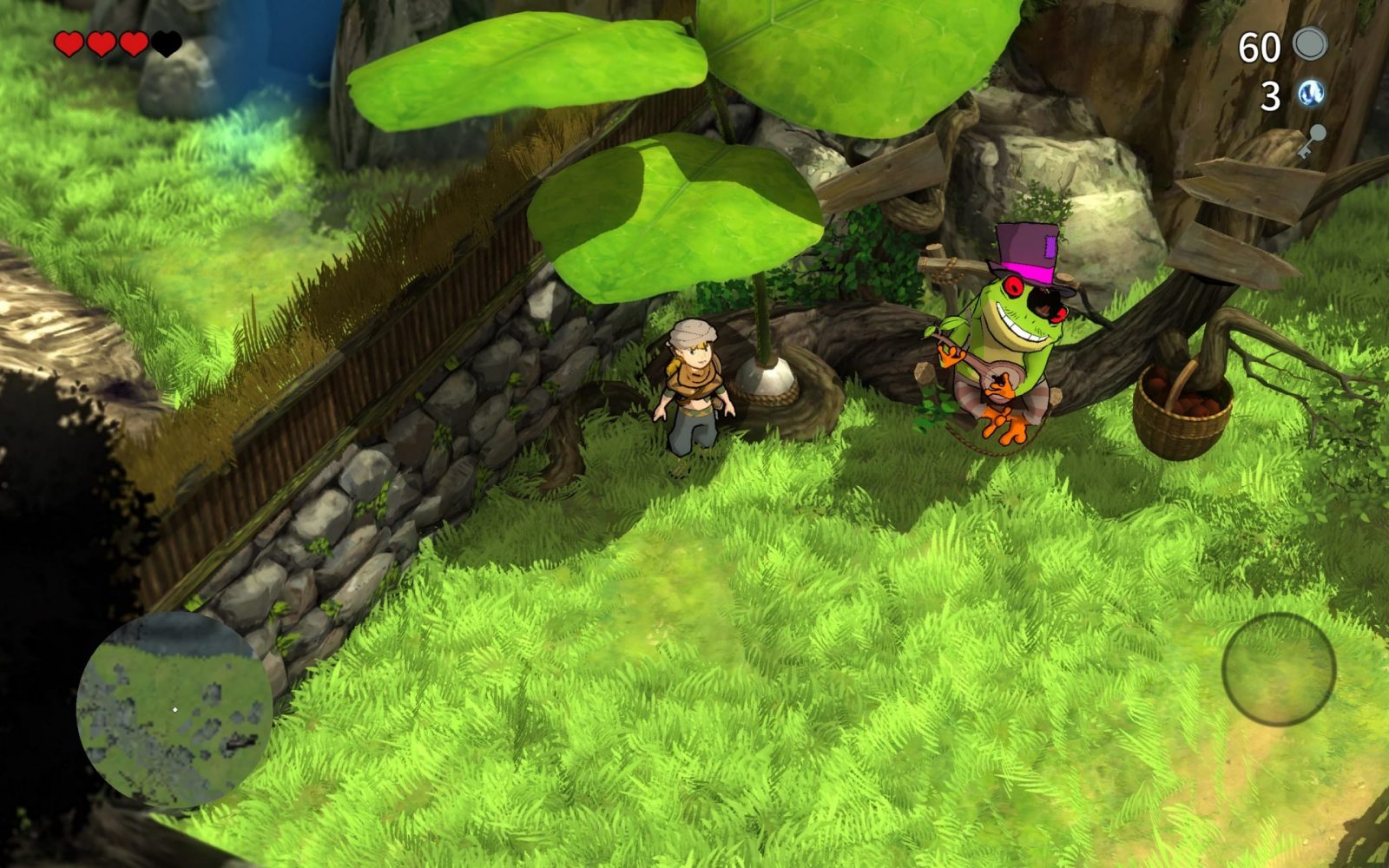Select the silver coin icon

[x=1310, y=44]
